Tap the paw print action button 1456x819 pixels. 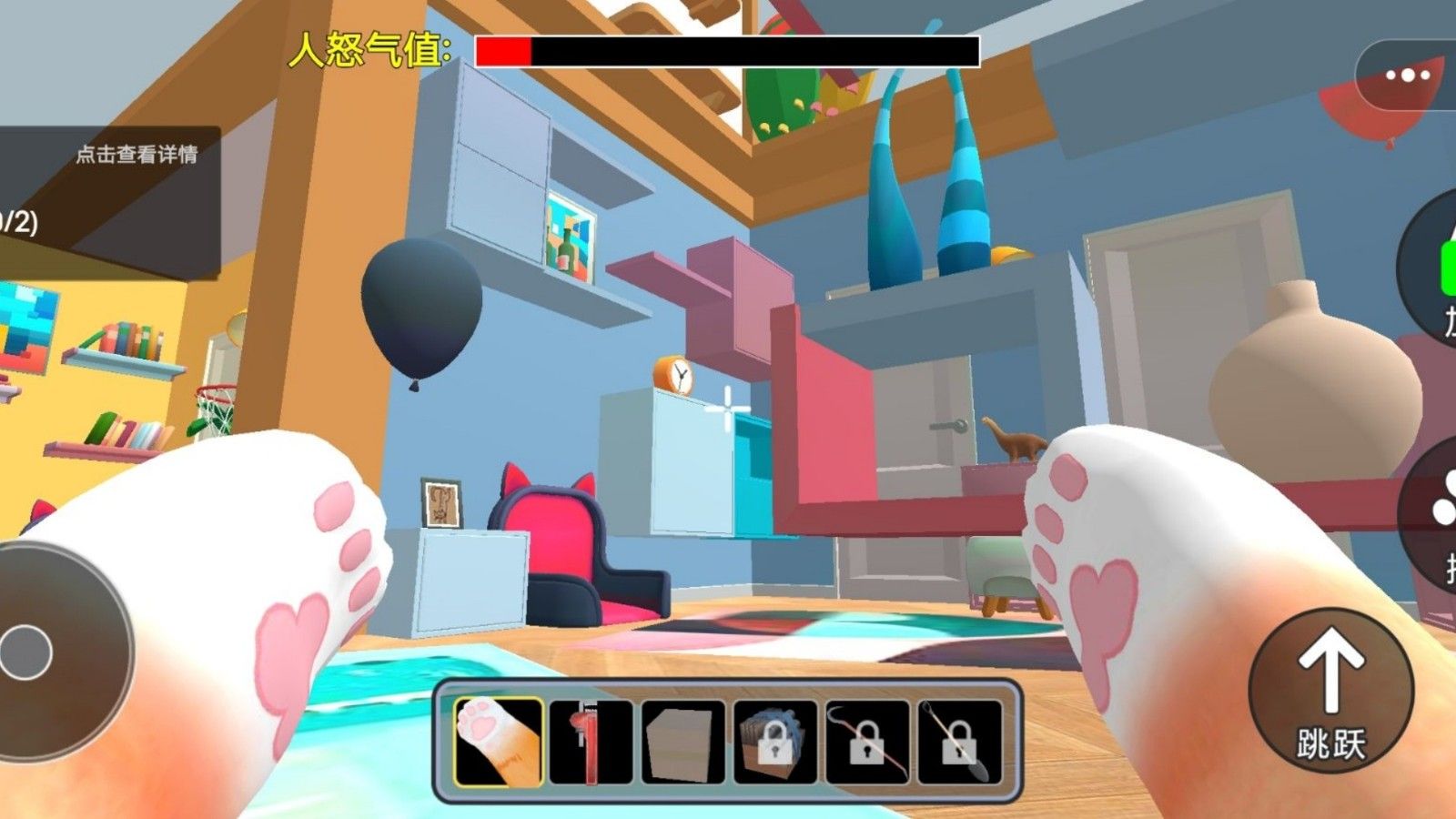1438,510
